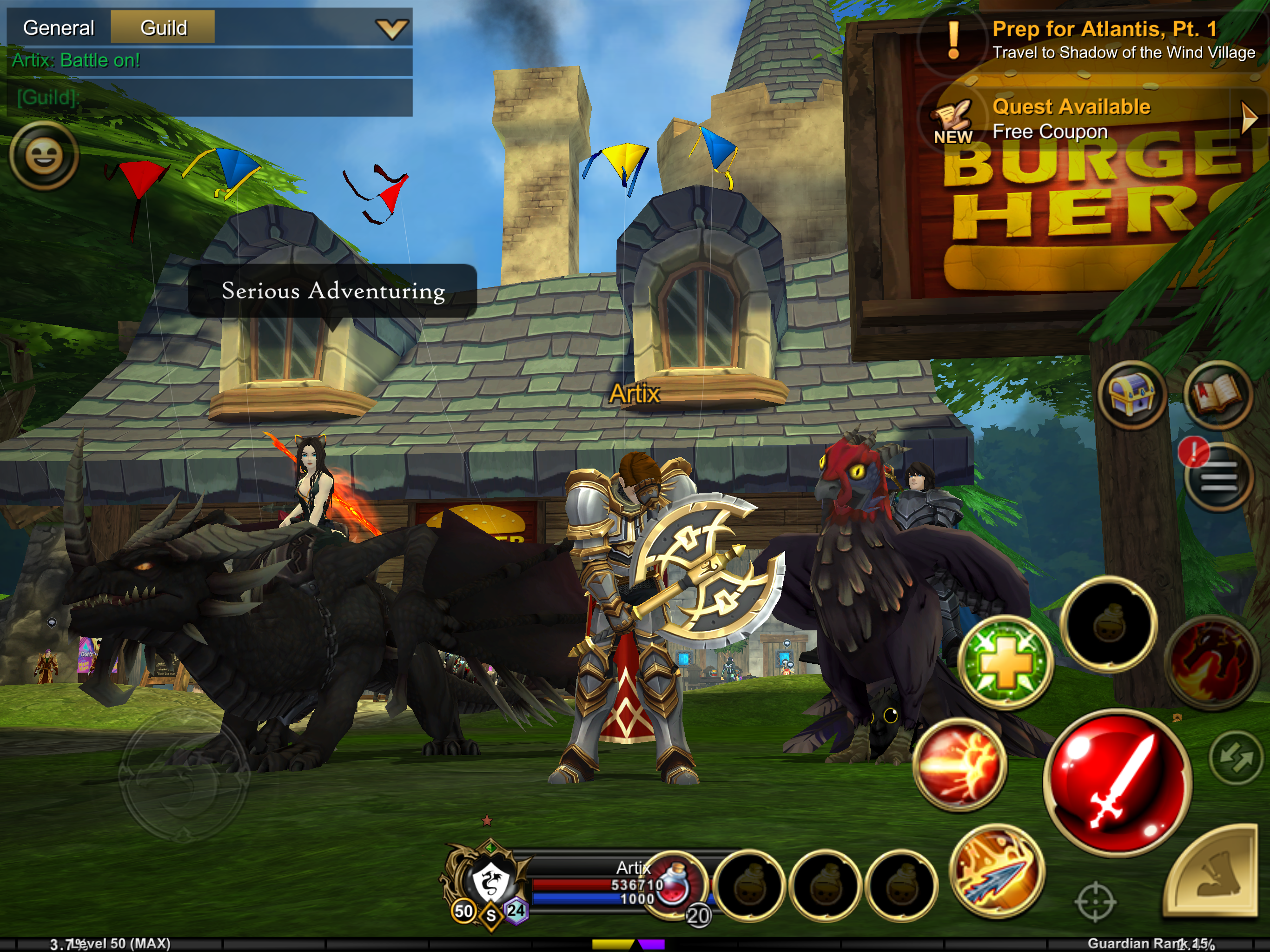The width and height of the screenshot is (1270, 952).
Task: Switch to the General chat tab
Action: pyautogui.click(x=59, y=27)
